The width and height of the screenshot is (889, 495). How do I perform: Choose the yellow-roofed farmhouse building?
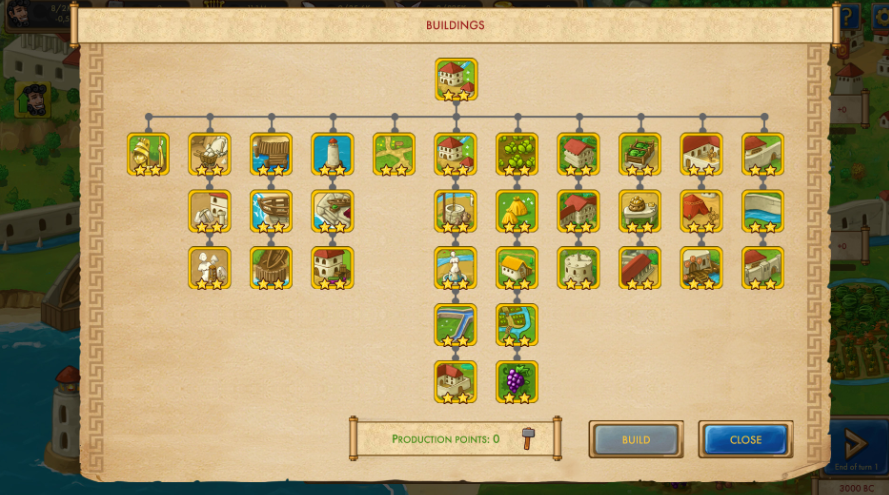tap(517, 268)
